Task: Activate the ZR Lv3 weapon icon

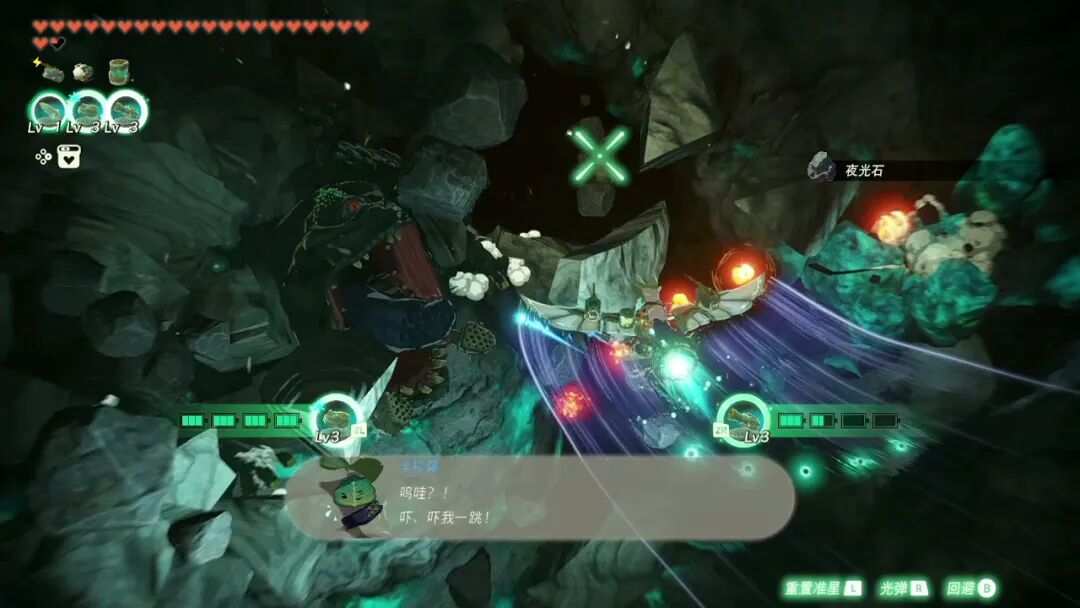Action: point(743,419)
